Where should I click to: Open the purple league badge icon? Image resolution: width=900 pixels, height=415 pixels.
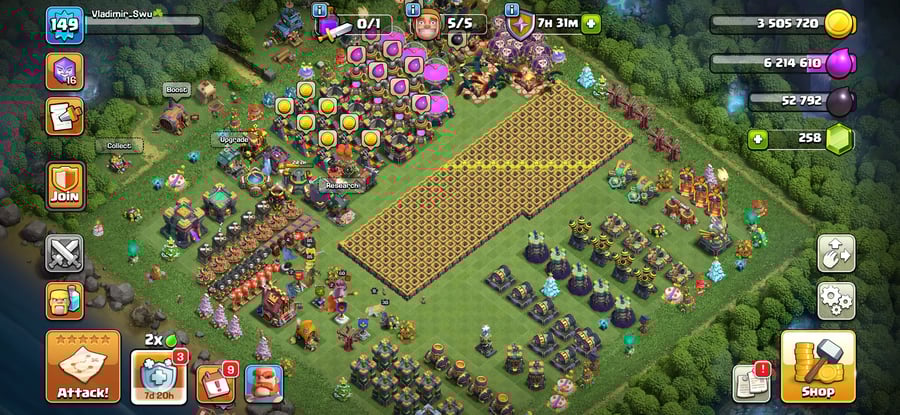(64, 70)
